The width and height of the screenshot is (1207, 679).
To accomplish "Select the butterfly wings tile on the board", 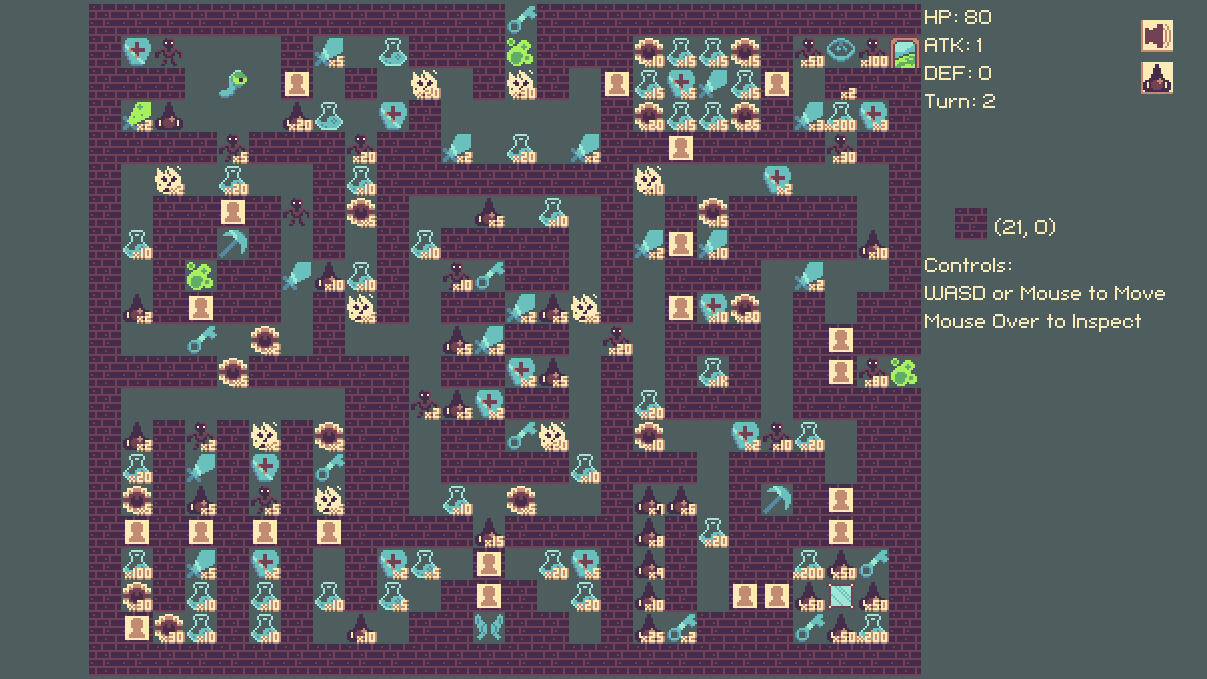I will (x=489, y=628).
